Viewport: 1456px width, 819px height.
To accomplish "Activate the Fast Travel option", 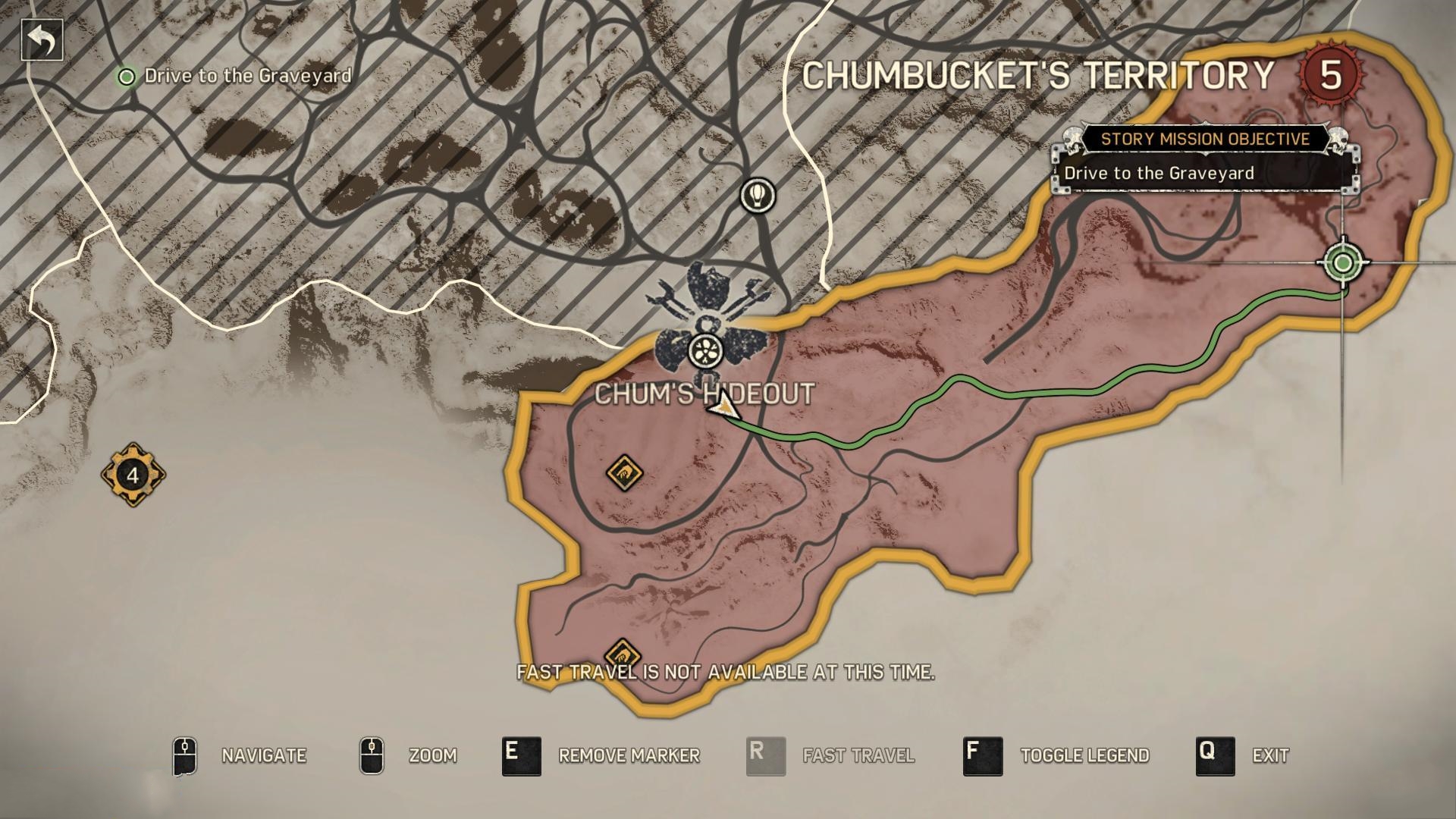I will point(766,756).
